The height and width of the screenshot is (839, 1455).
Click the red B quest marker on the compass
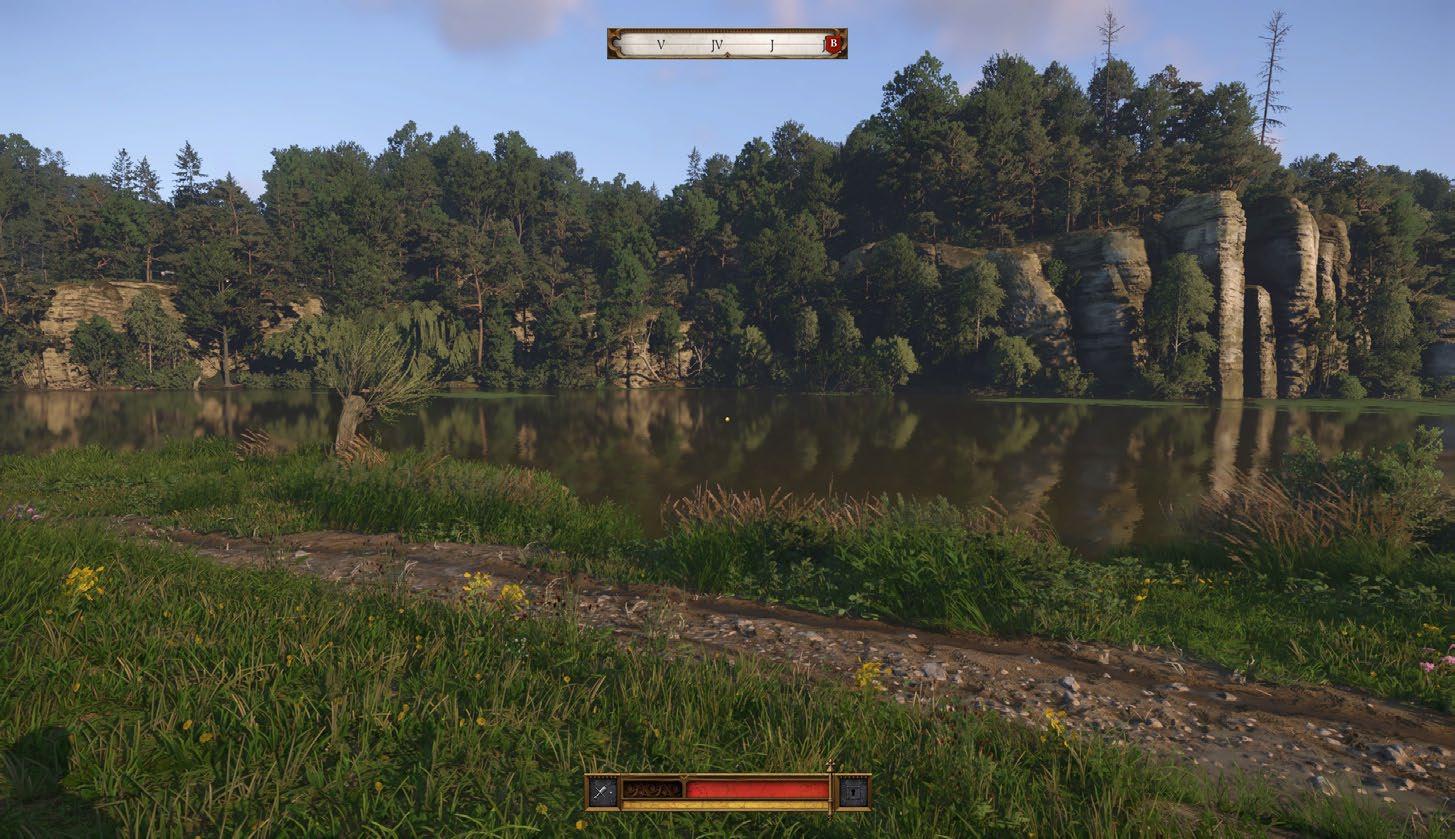click(832, 44)
